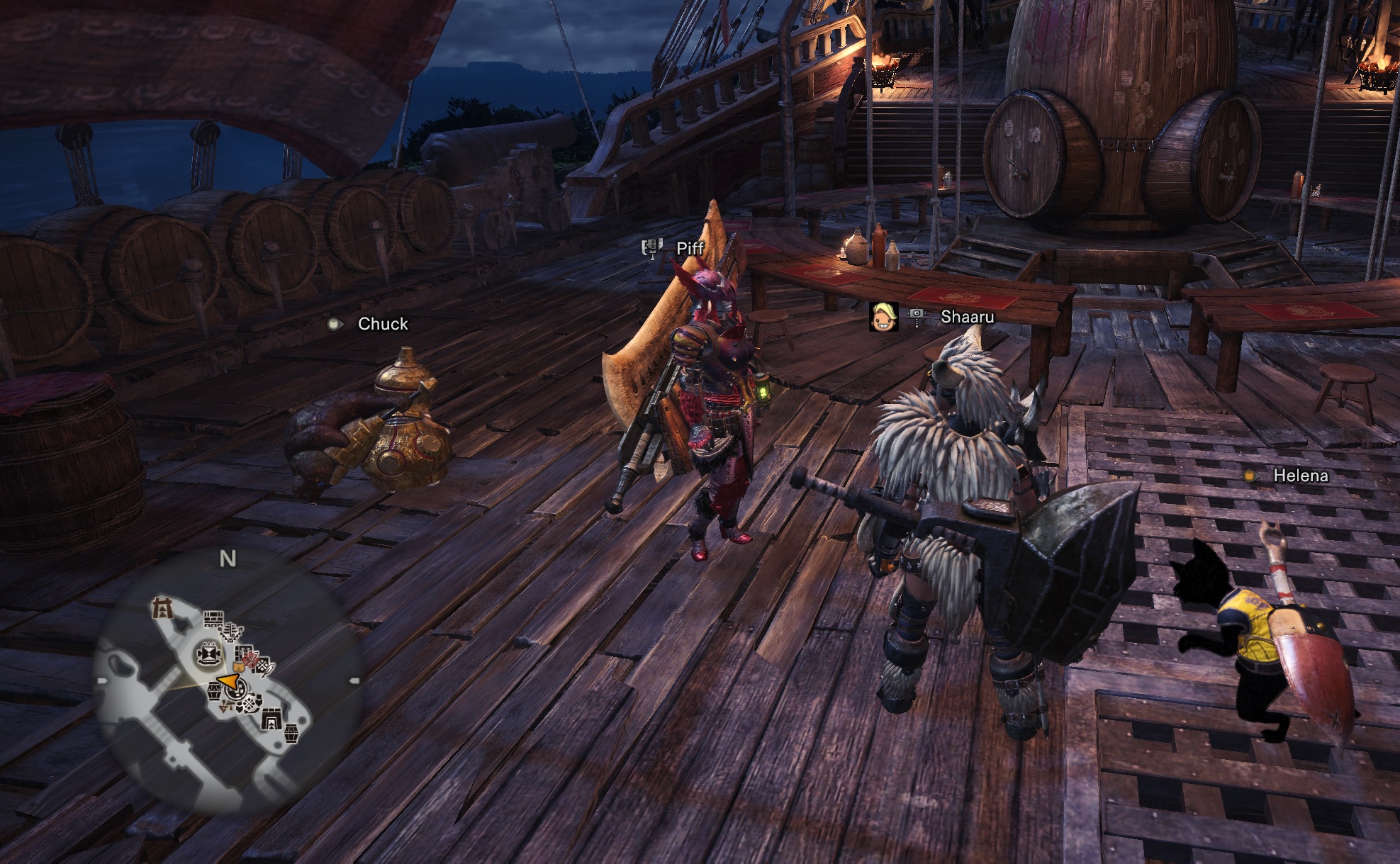The width and height of the screenshot is (1400, 864).
Task: Click the Helena nameplate
Action: coord(1300,476)
